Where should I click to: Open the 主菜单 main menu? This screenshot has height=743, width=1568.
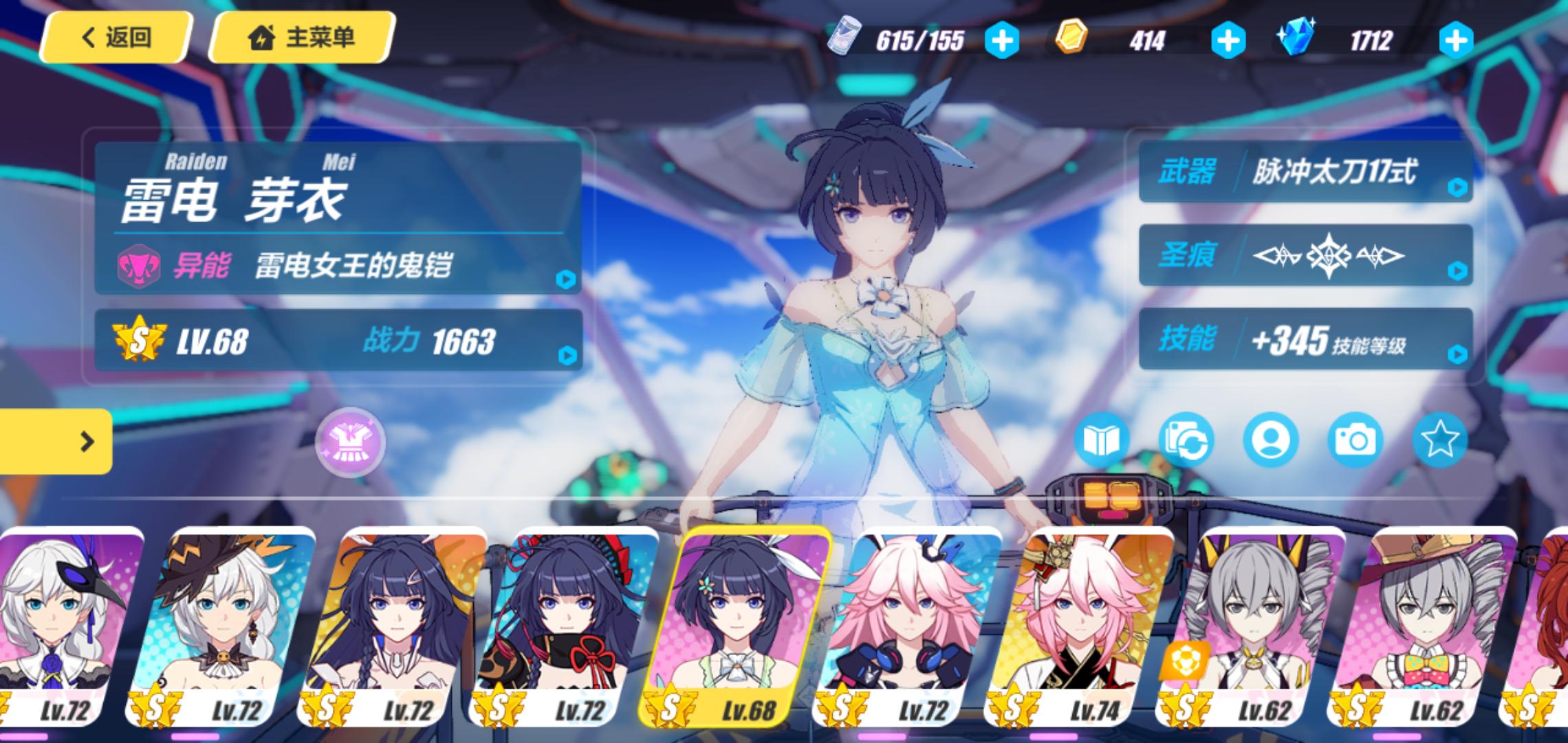302,37
